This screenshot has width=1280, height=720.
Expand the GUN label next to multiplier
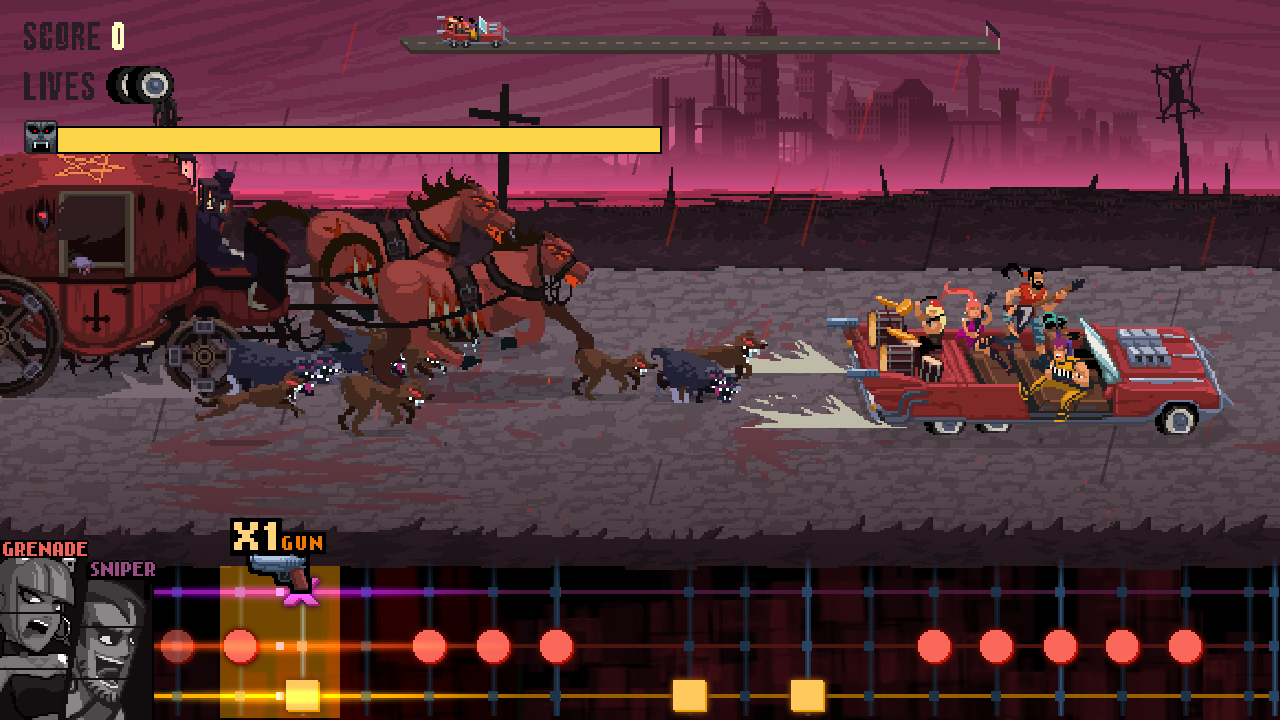pos(300,543)
